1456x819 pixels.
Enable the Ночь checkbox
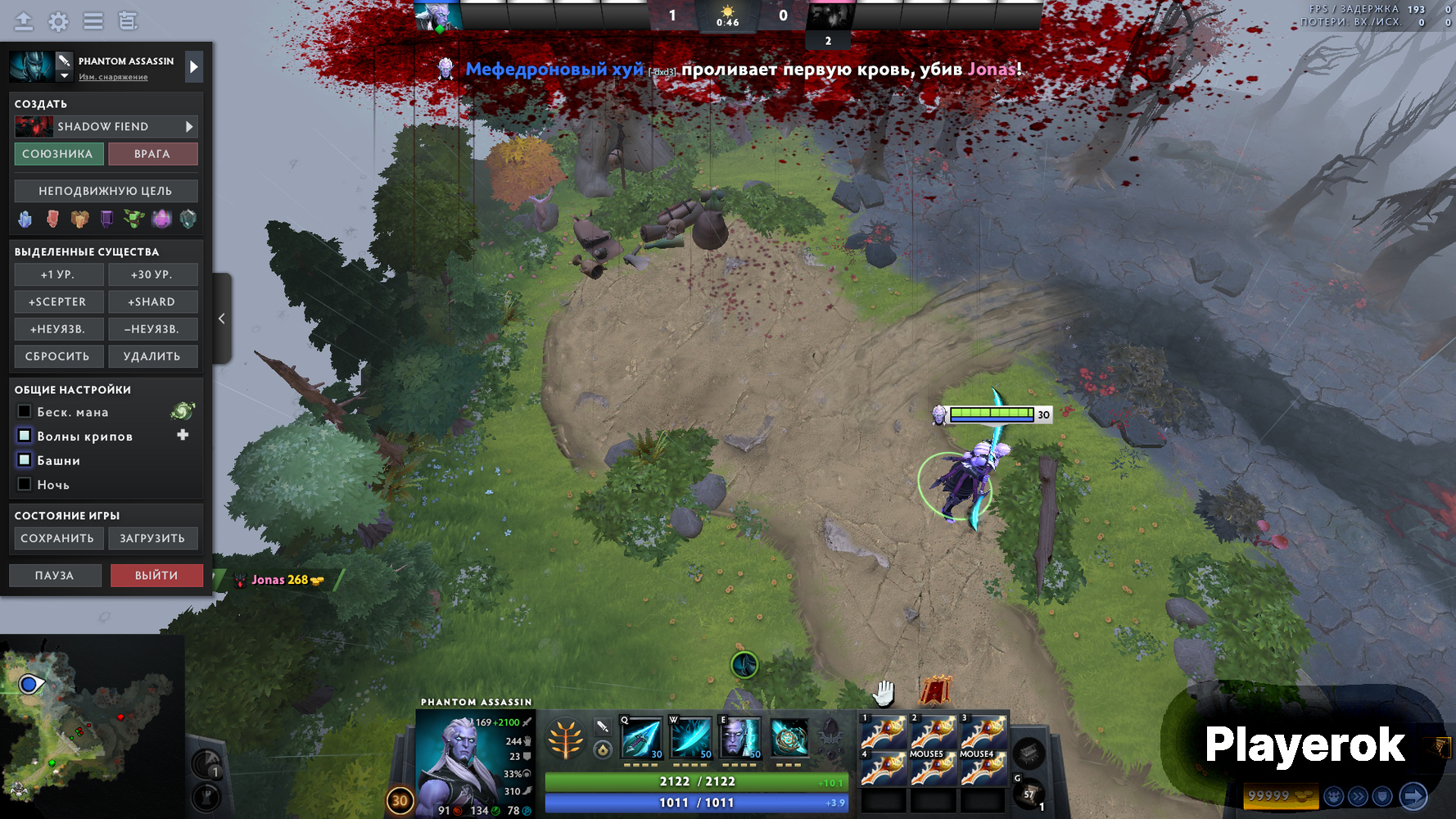coord(25,484)
